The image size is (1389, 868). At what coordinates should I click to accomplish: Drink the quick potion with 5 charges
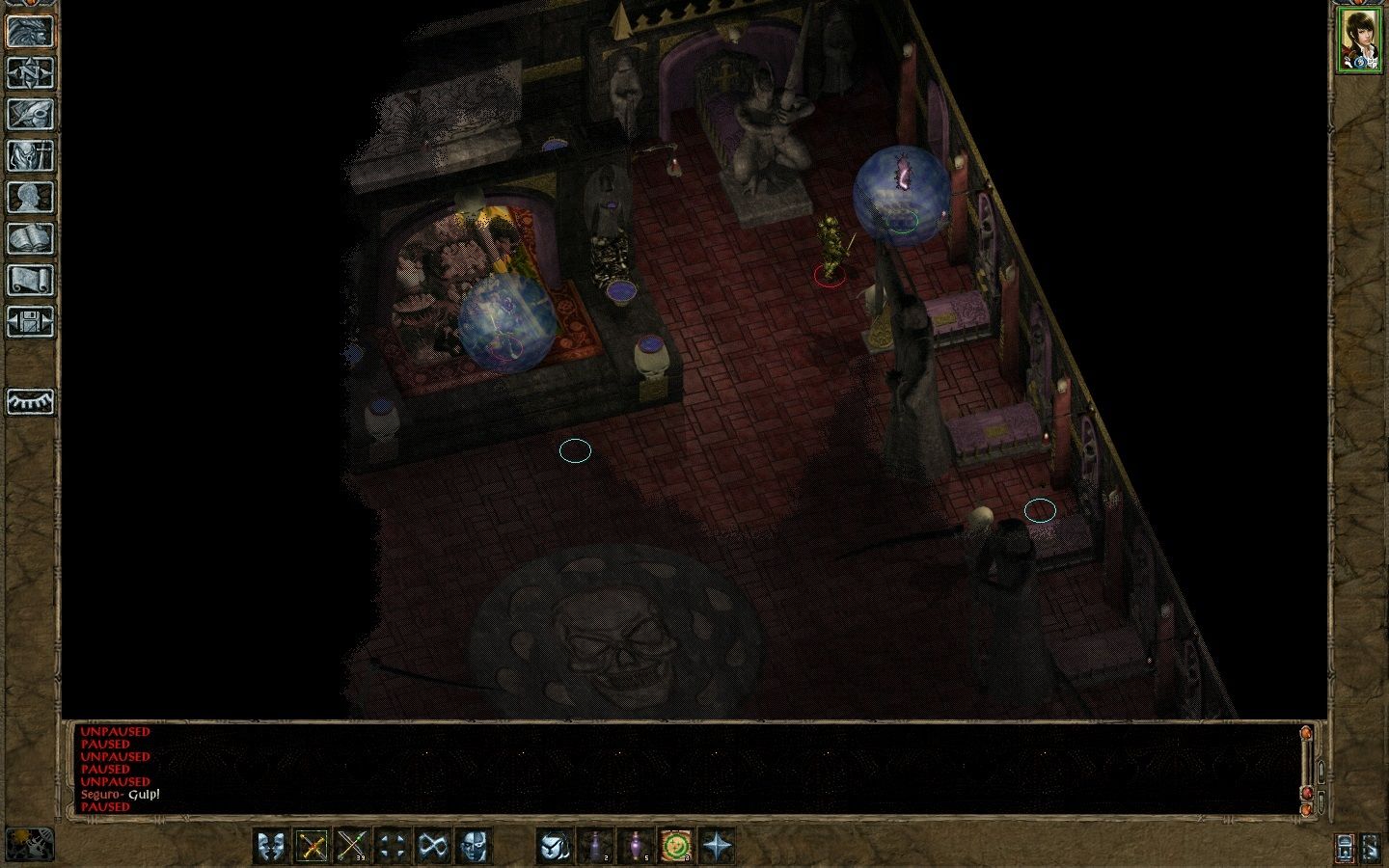coord(638,847)
